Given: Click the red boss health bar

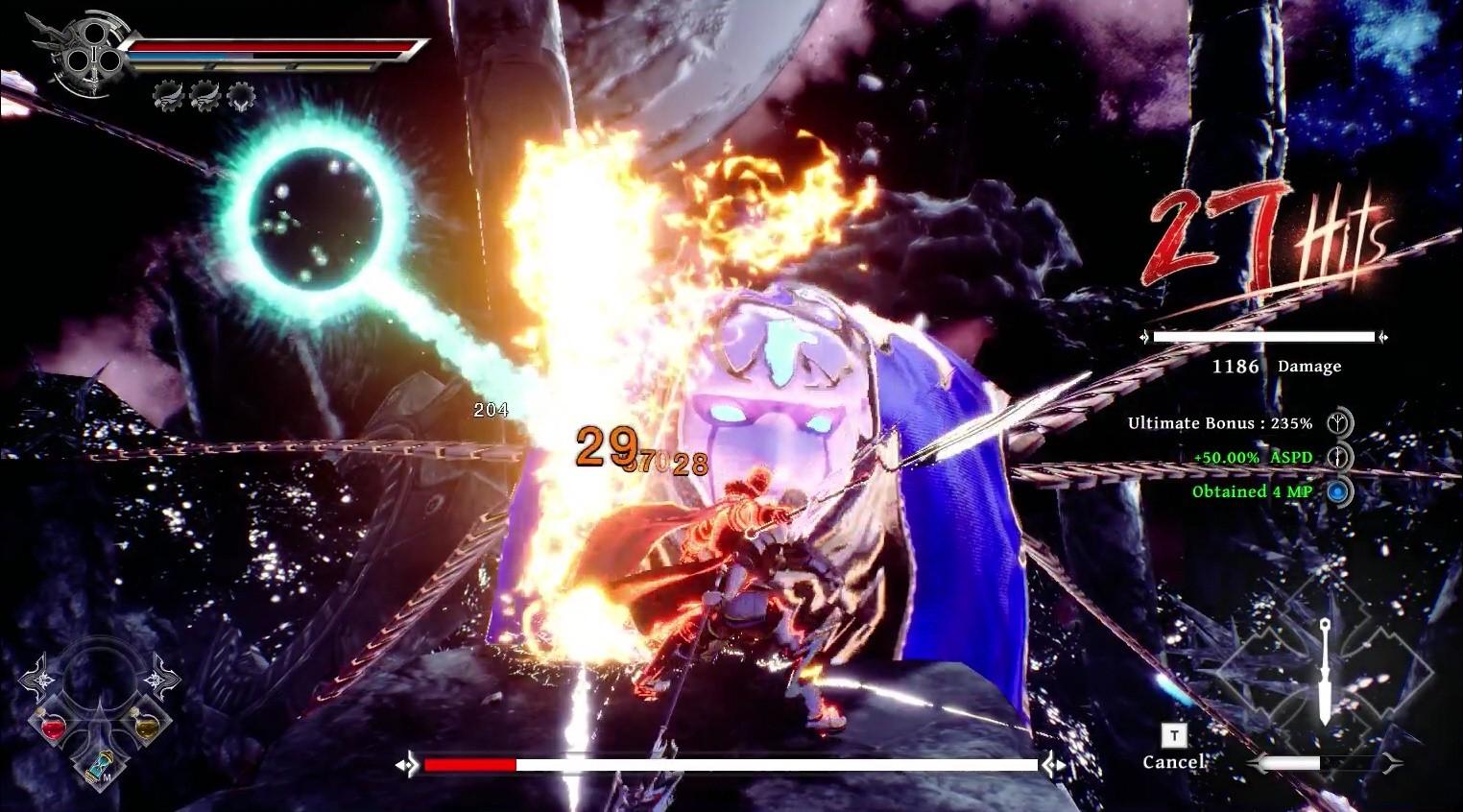Looking at the screenshot, I should [470, 765].
